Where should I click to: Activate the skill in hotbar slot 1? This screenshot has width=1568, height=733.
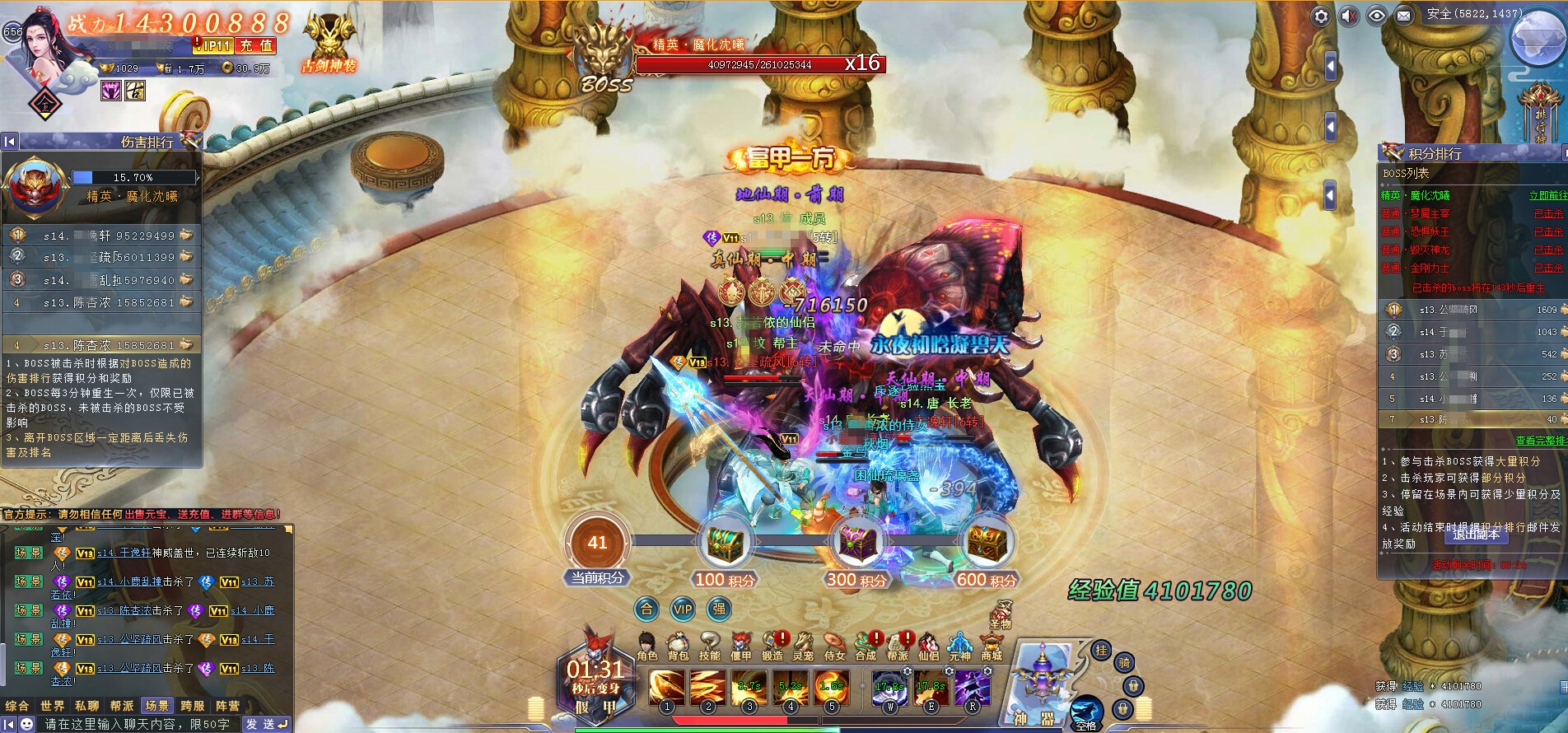(667, 689)
